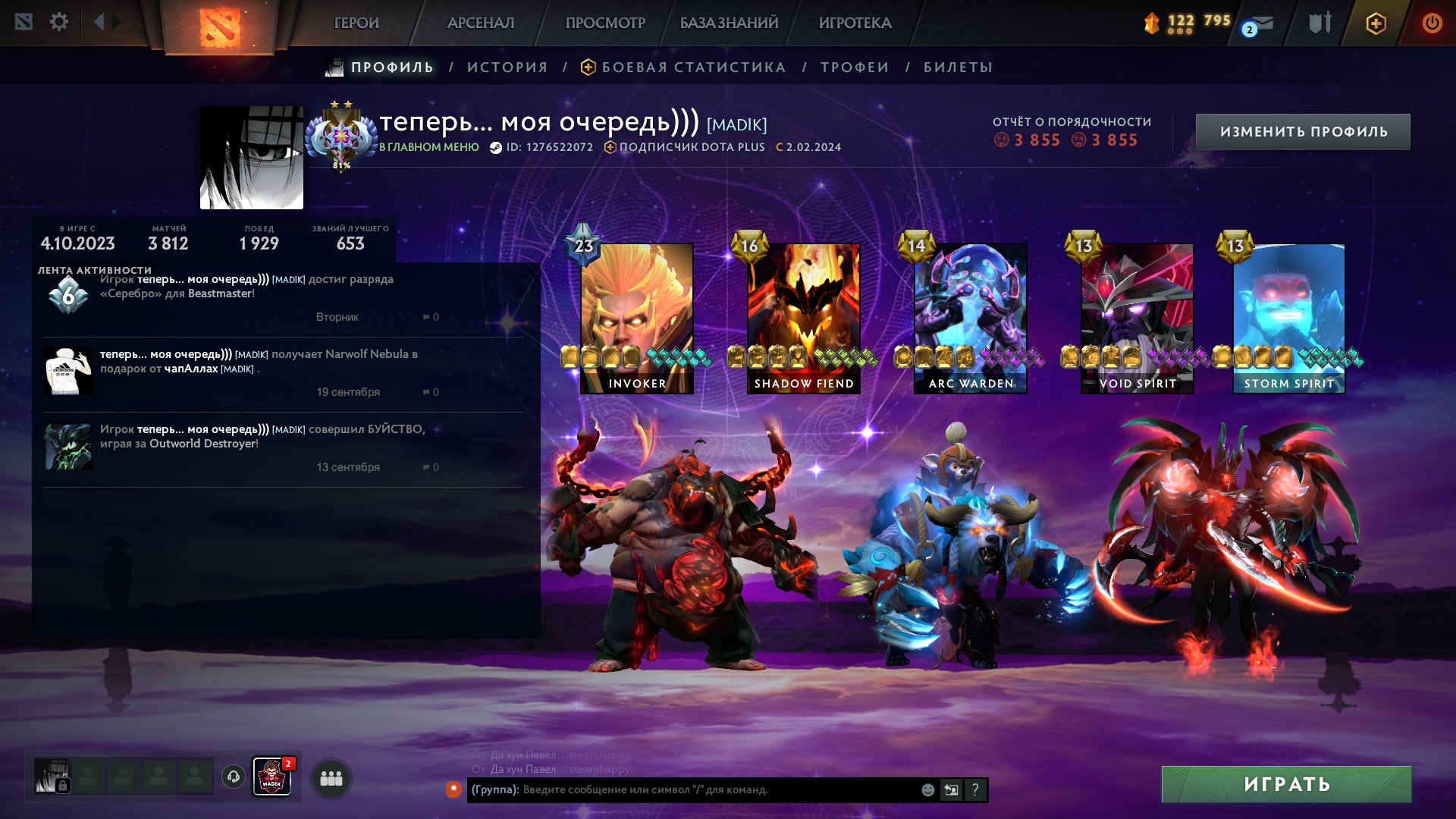
Task: Open the АРСЕНАЛ menu item
Action: (481, 23)
